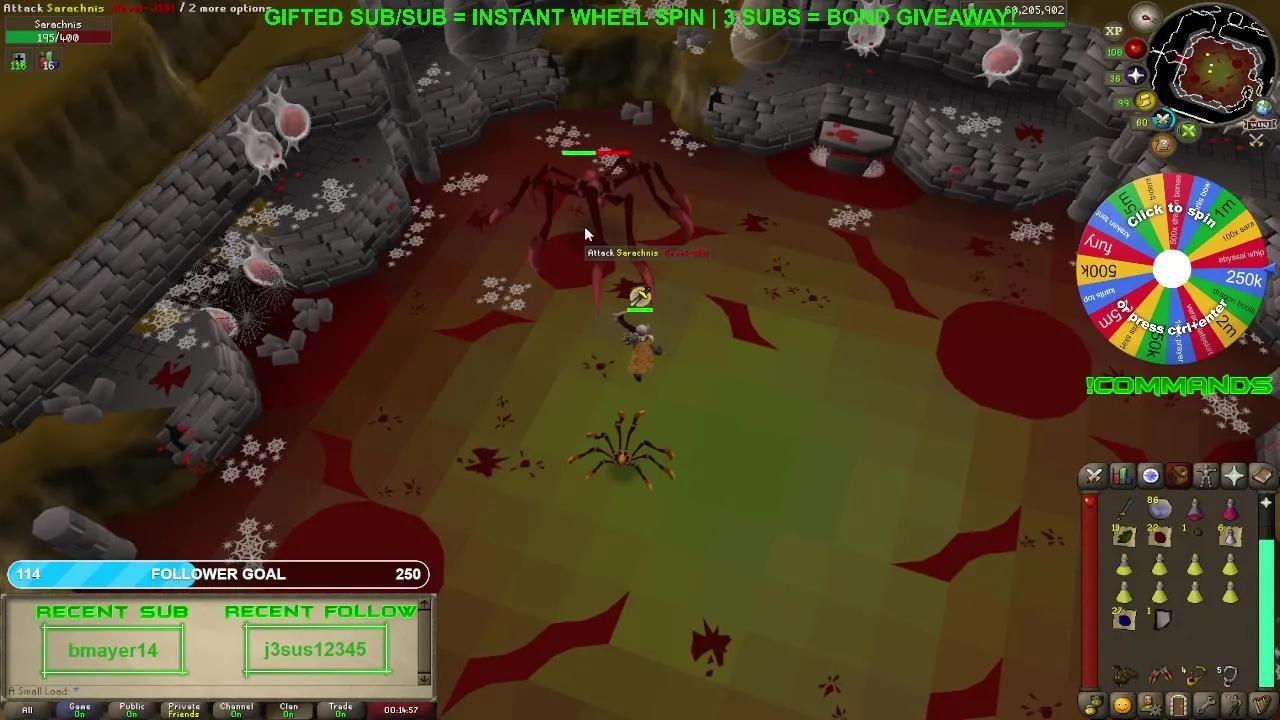This screenshot has width=1280, height=720.
Task: Open the Spellbook tab with the book icon
Action: click(x=1260, y=475)
